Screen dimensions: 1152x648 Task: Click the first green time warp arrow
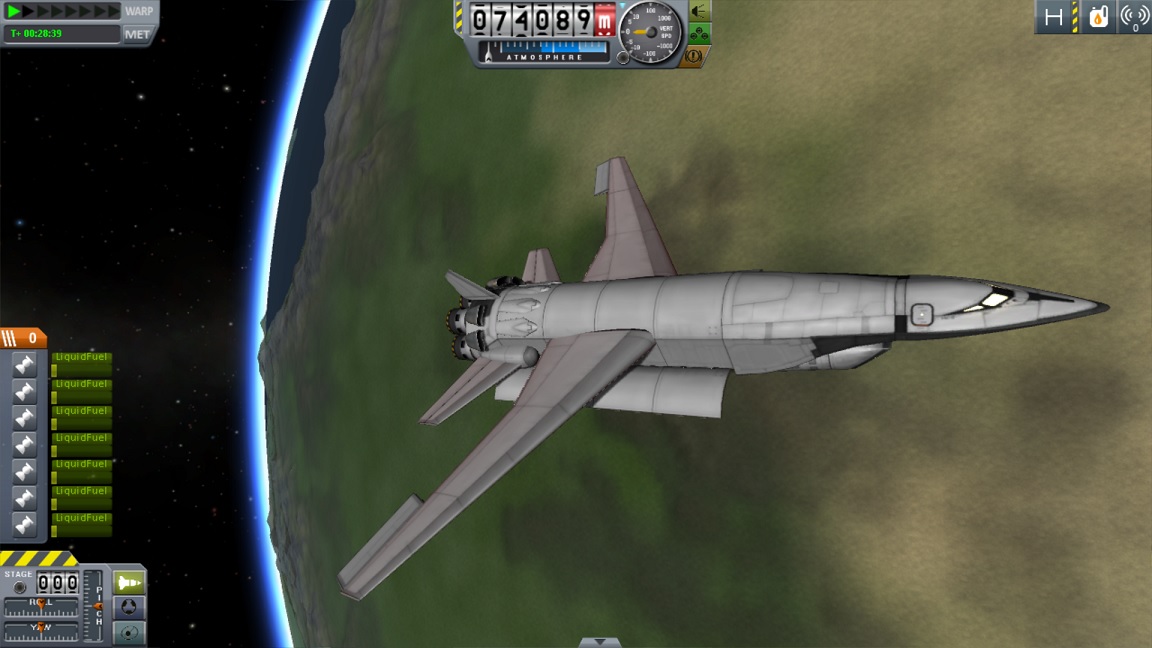14,11
